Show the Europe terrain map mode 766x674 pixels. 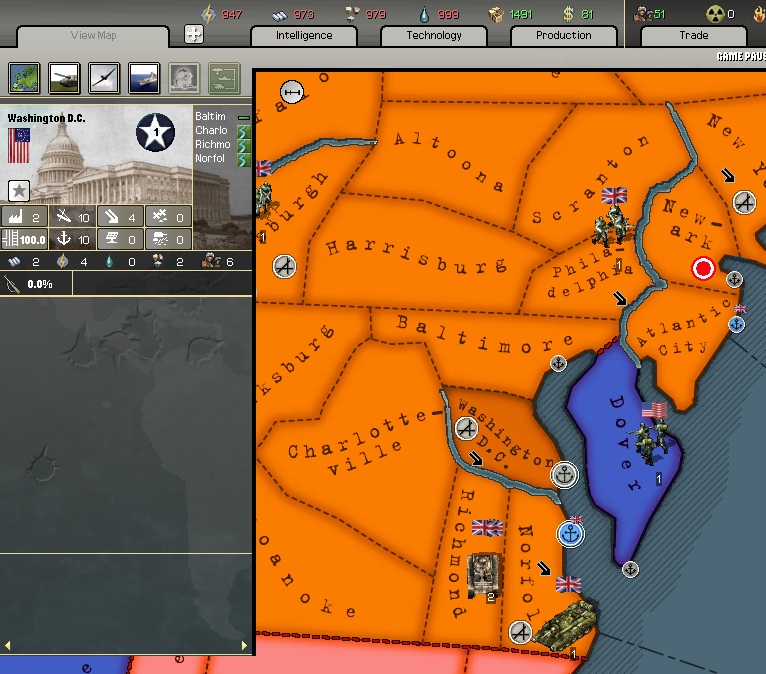(24, 78)
